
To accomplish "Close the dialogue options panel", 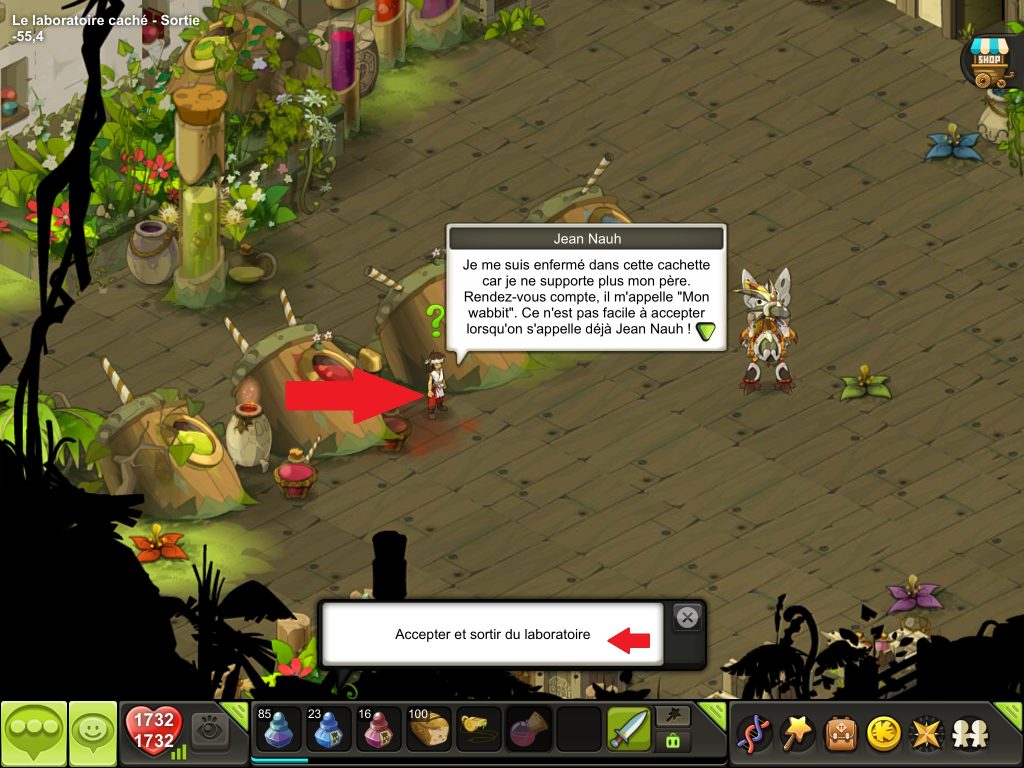I will (x=687, y=618).
